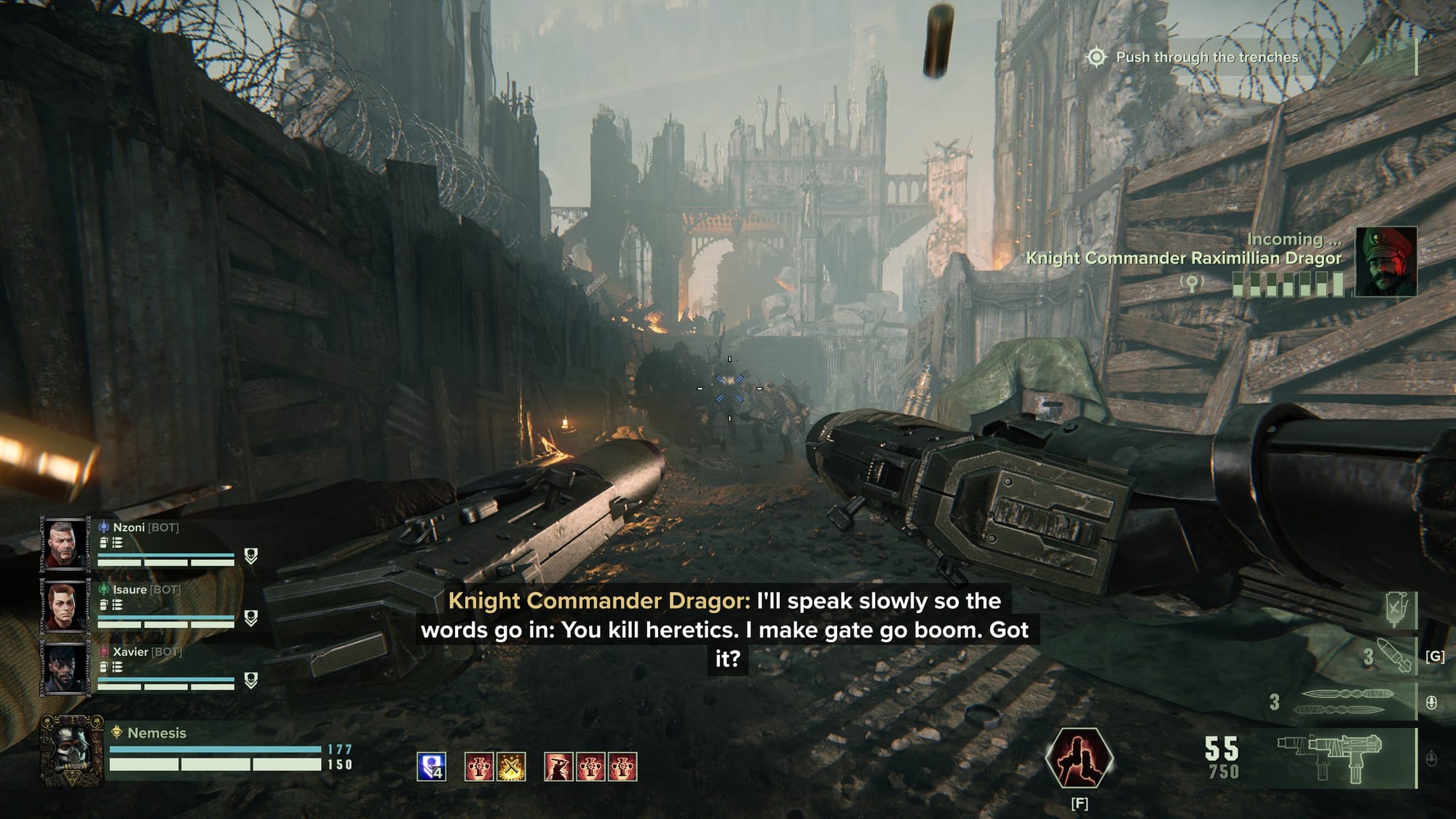Activate the dual pistols combat ability

click(x=1079, y=758)
